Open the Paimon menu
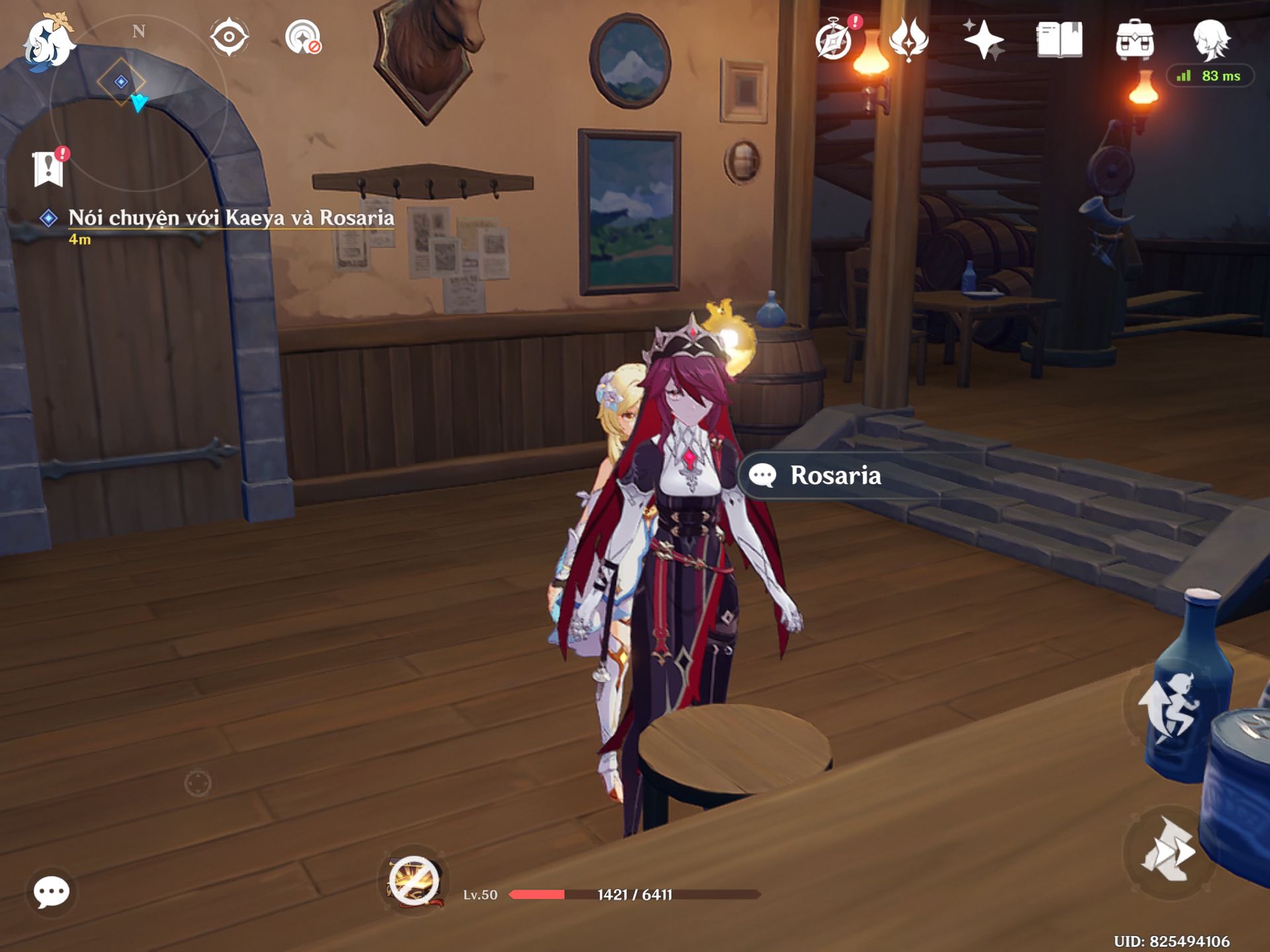 tap(48, 41)
